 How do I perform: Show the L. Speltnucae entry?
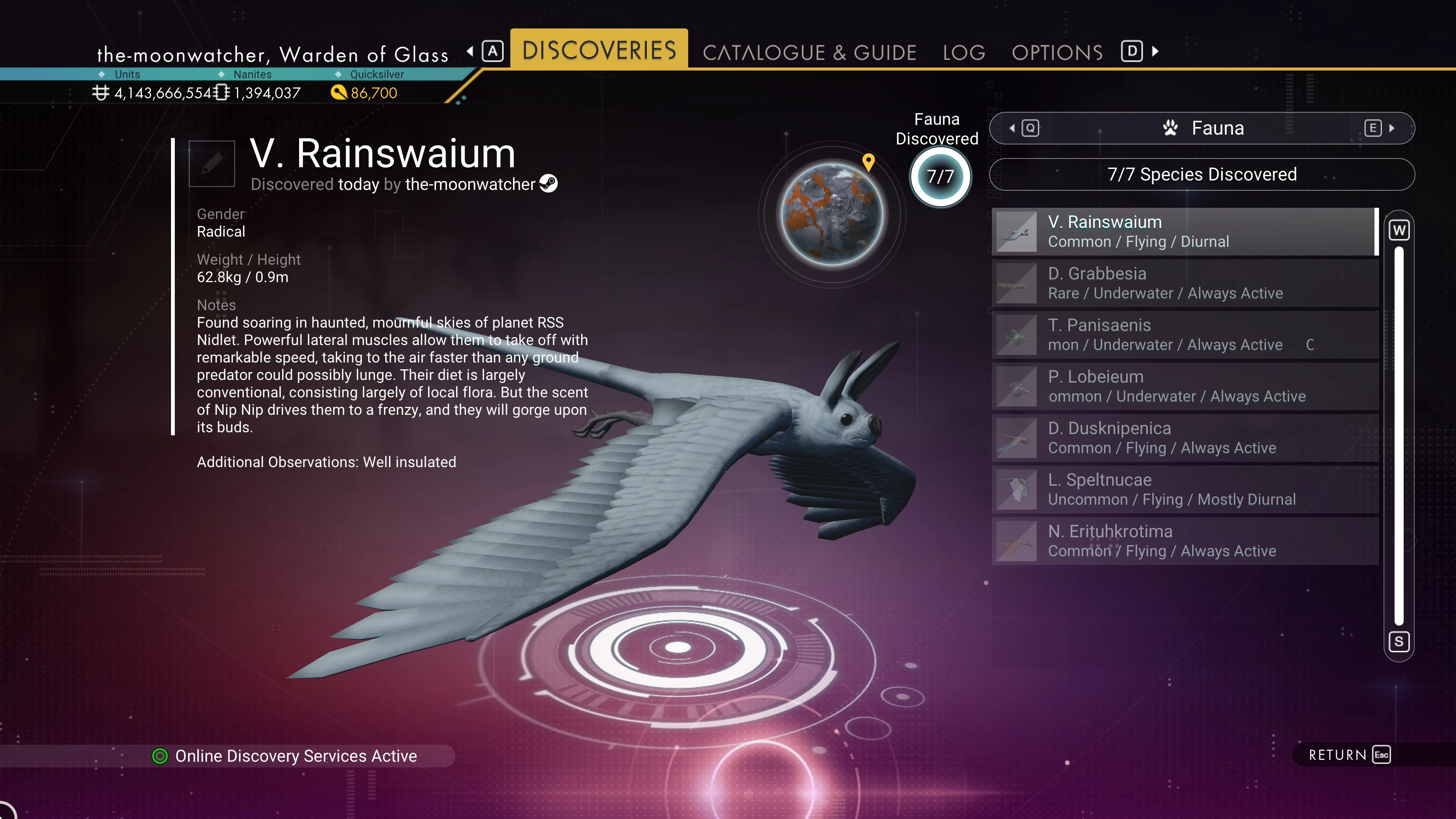pos(1185,490)
